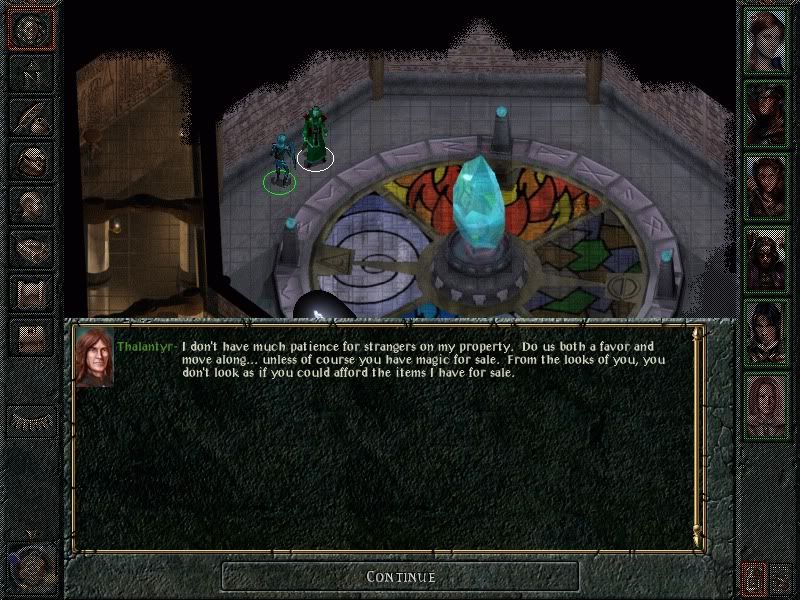Open the journal with the quill icon
Viewport: 800px width, 600px height.
(30, 115)
